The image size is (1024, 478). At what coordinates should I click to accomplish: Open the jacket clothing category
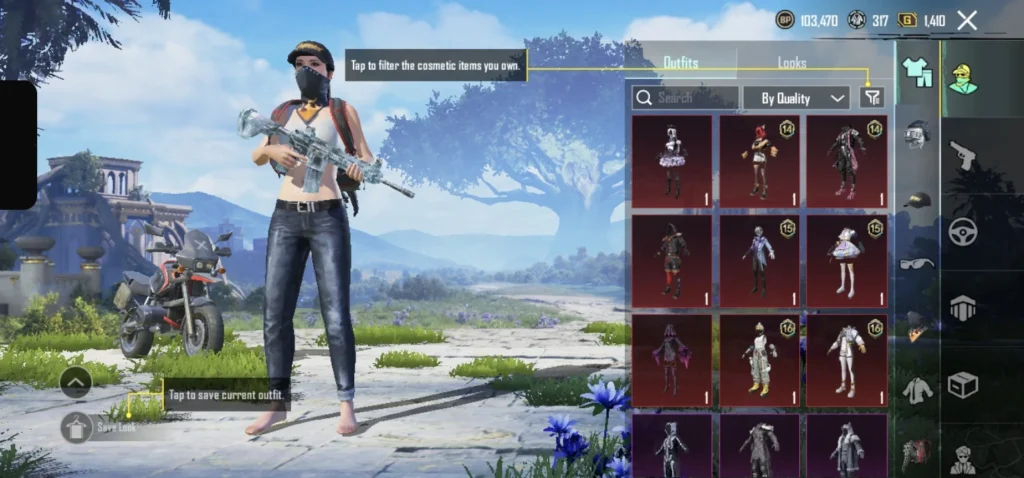point(917,390)
